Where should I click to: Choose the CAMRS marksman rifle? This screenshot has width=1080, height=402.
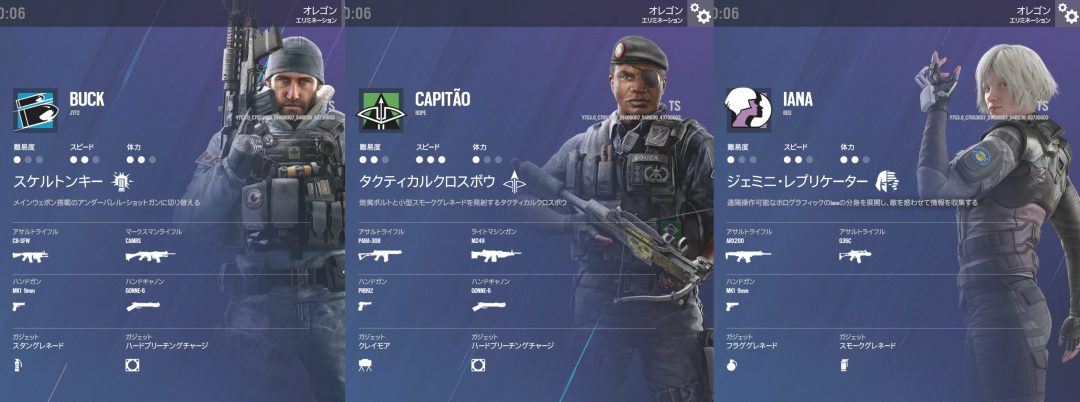click(x=147, y=256)
